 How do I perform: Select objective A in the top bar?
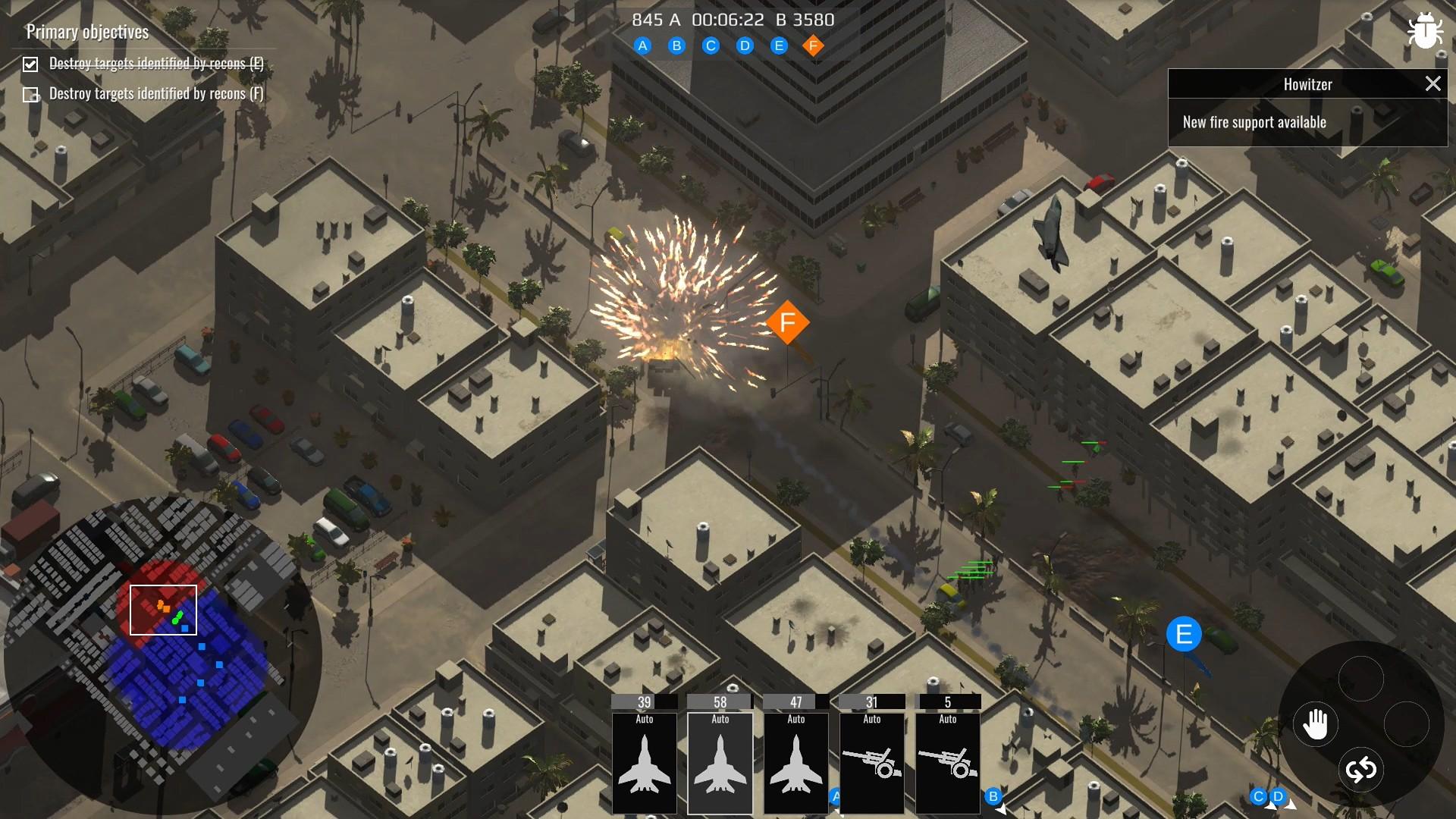[642, 46]
